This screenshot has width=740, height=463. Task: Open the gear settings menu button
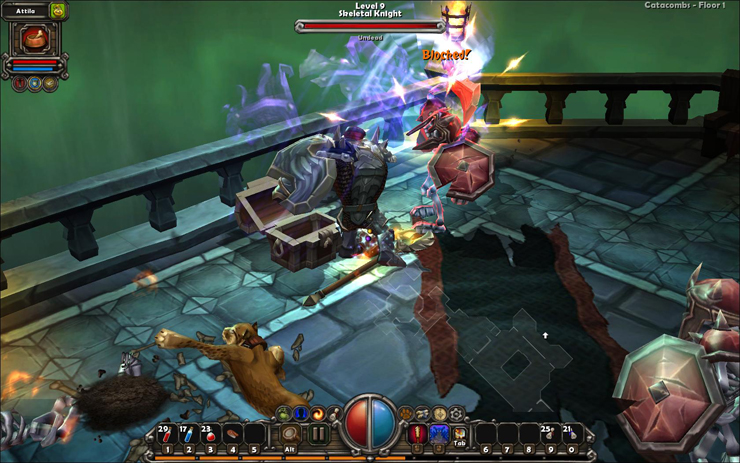point(457,414)
